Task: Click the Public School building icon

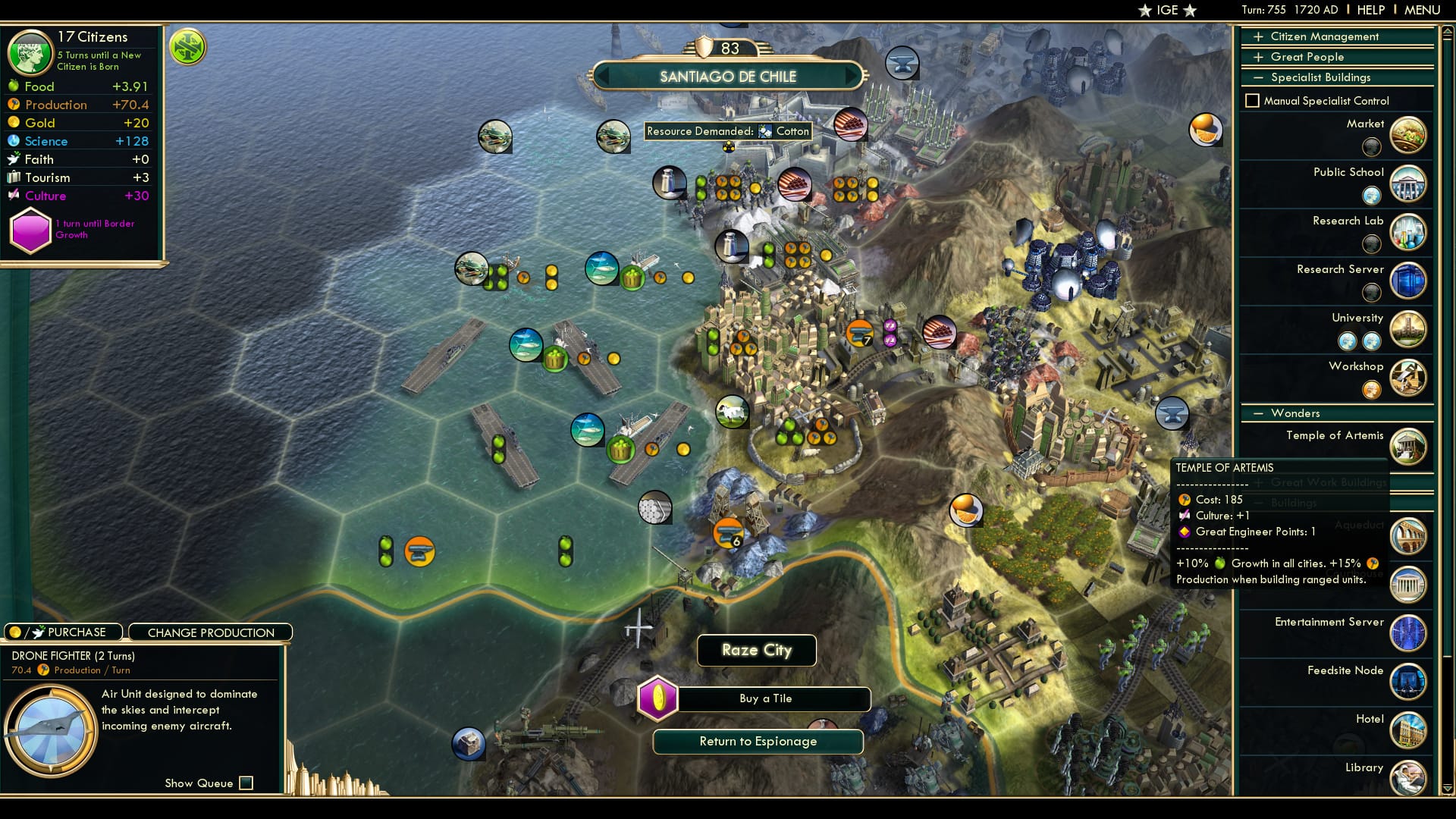Action: coord(1408,184)
